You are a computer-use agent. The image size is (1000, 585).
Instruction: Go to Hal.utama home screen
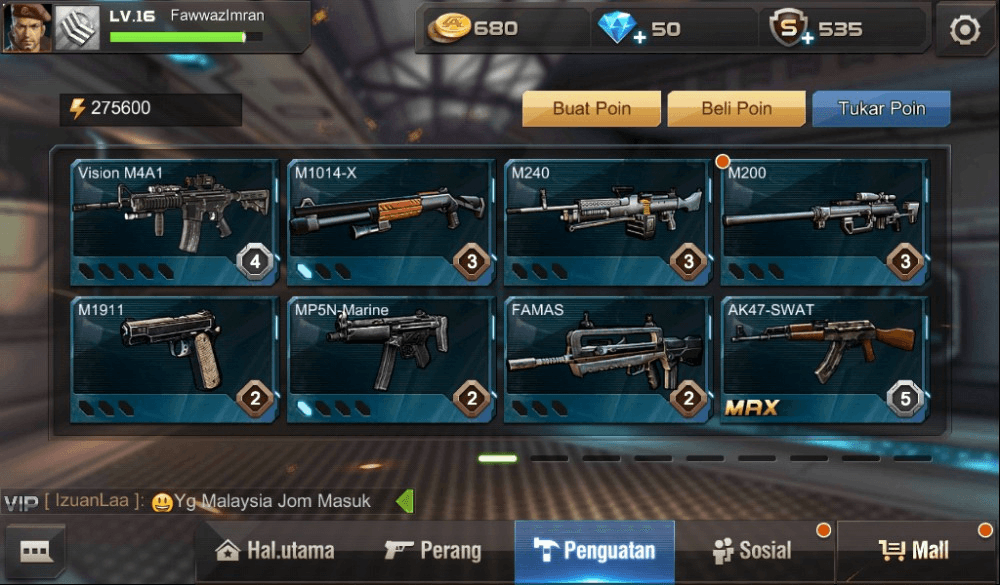point(275,551)
